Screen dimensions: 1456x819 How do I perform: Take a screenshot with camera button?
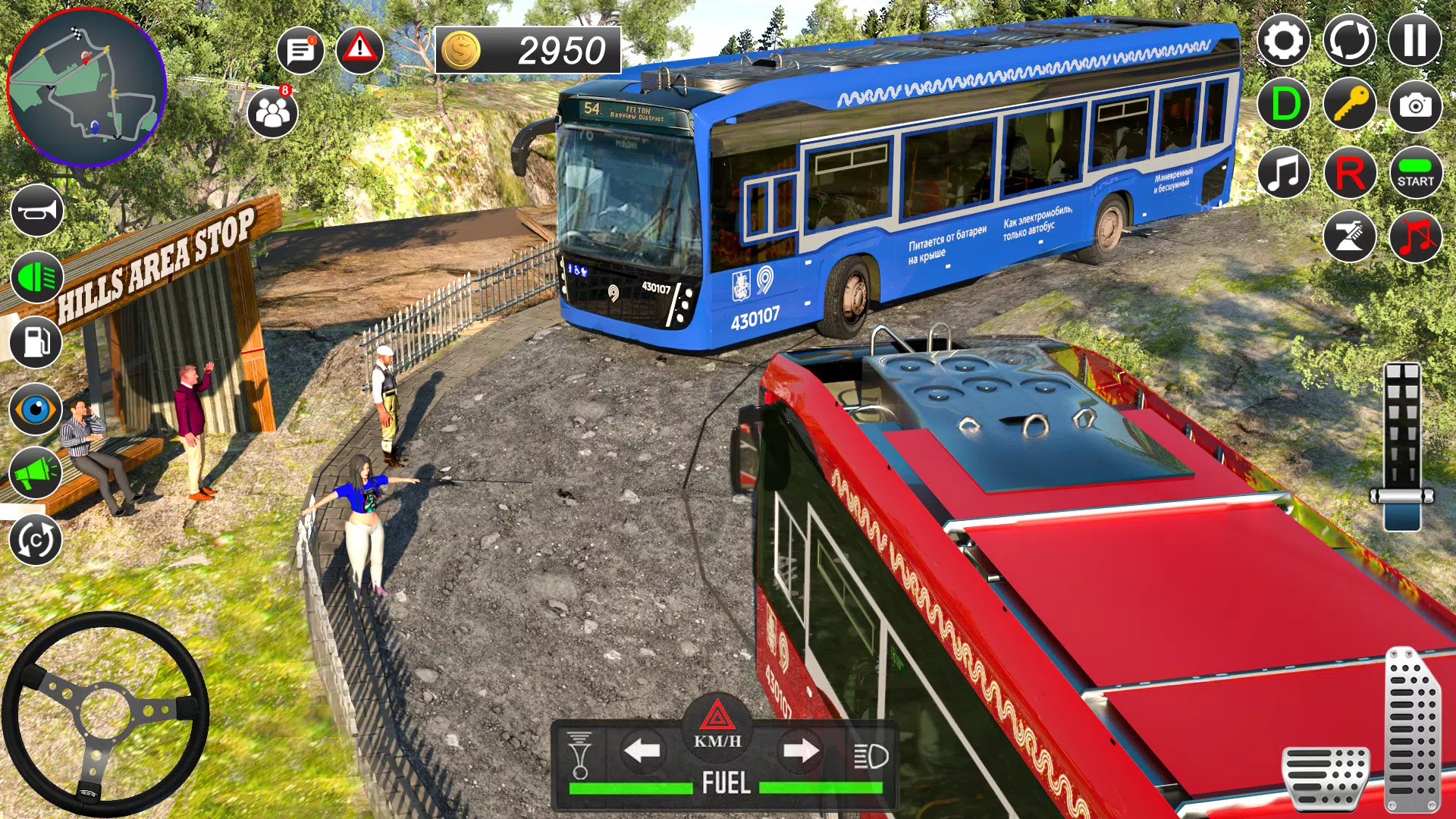pyautogui.click(x=1415, y=105)
